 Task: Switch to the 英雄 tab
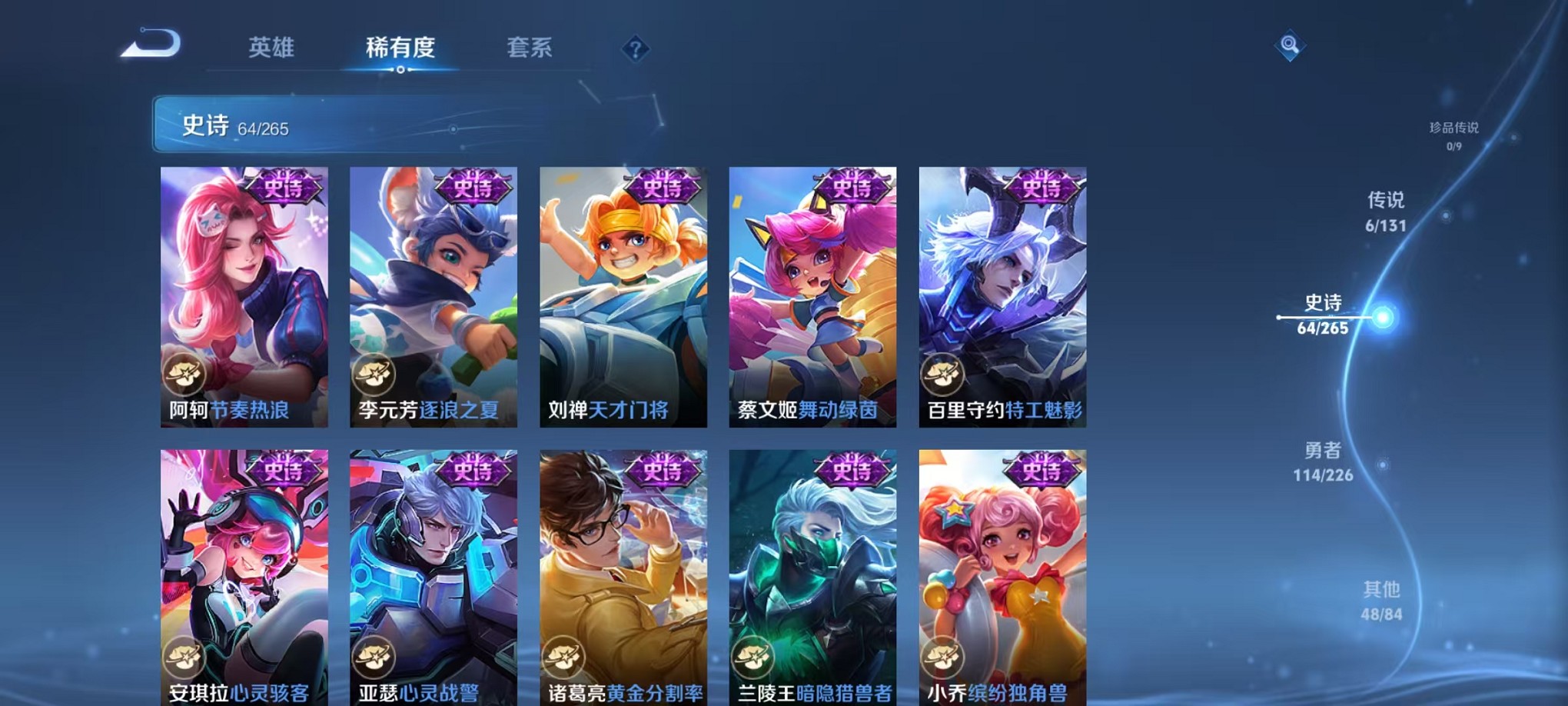click(273, 48)
